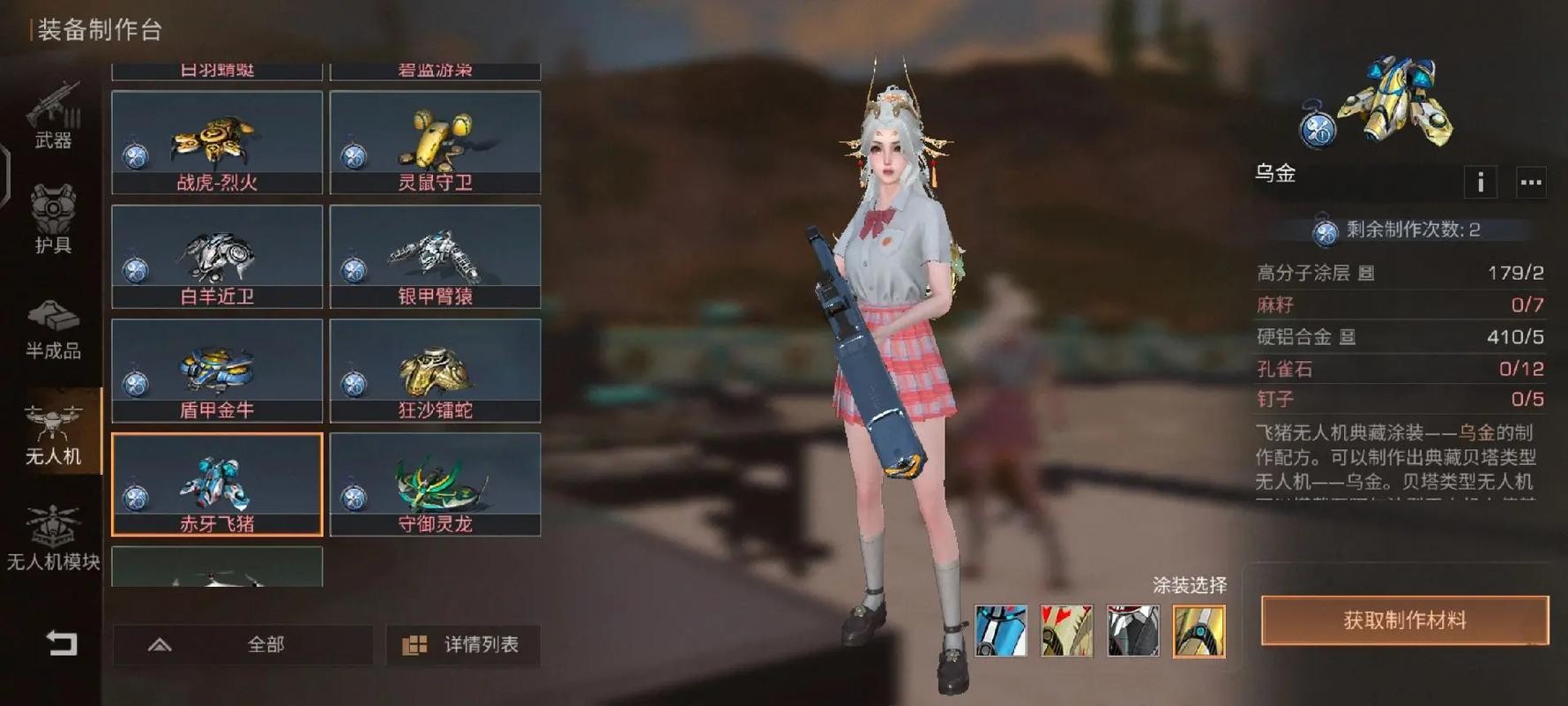The width and height of the screenshot is (1568, 706).
Task: Open the 全部 filter dropdown
Action: click(x=242, y=644)
